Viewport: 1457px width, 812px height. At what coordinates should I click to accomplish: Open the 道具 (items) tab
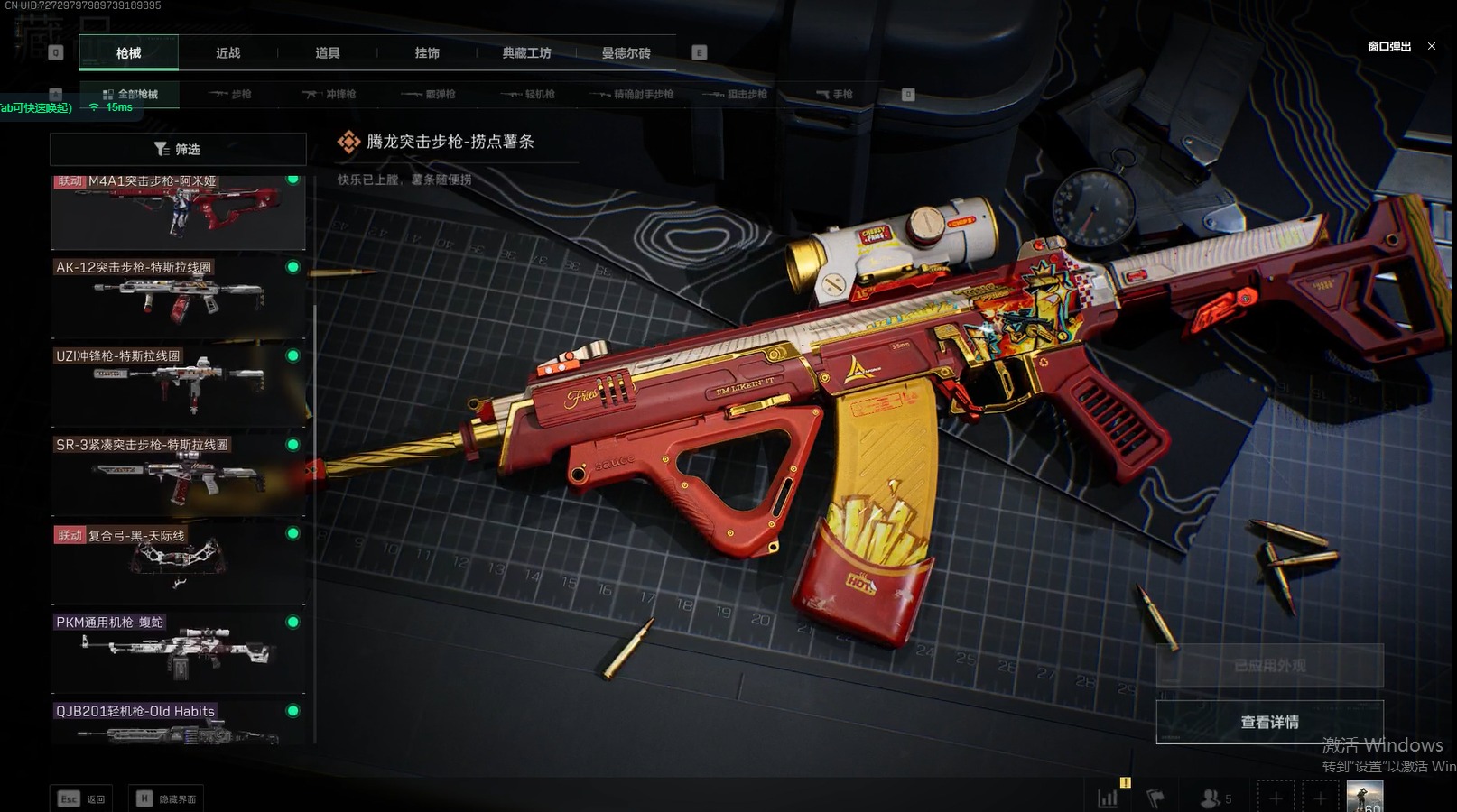(x=327, y=53)
